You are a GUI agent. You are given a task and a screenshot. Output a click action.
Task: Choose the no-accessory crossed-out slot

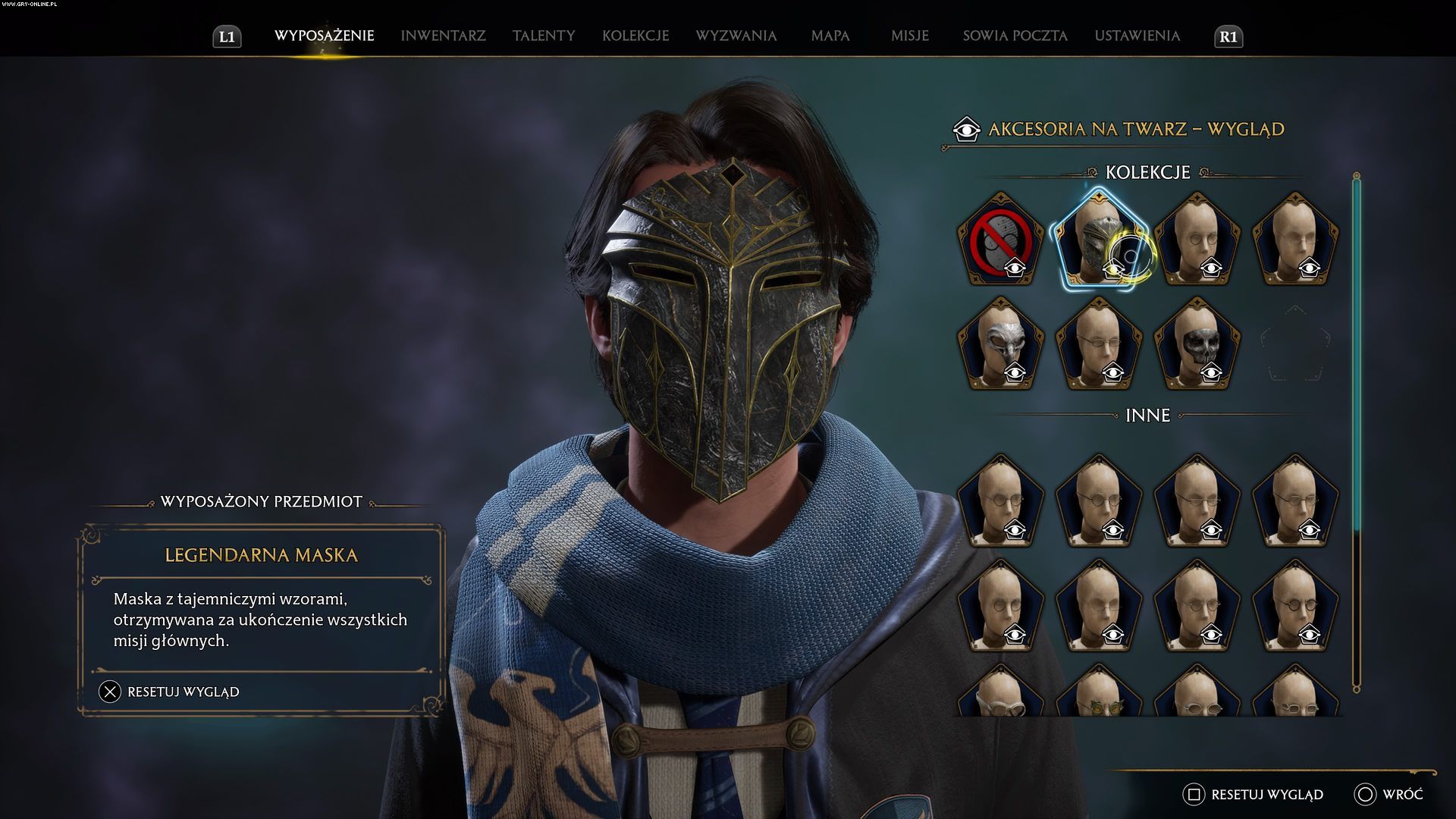1000,240
